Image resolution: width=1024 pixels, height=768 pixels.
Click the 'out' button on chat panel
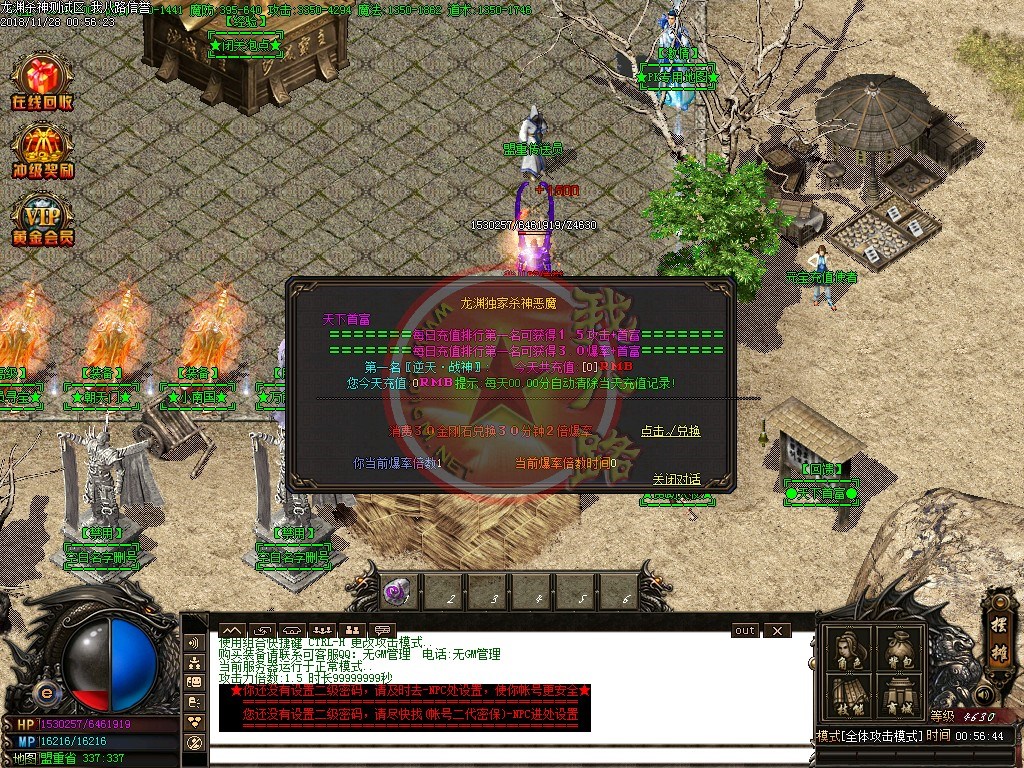[x=745, y=631]
